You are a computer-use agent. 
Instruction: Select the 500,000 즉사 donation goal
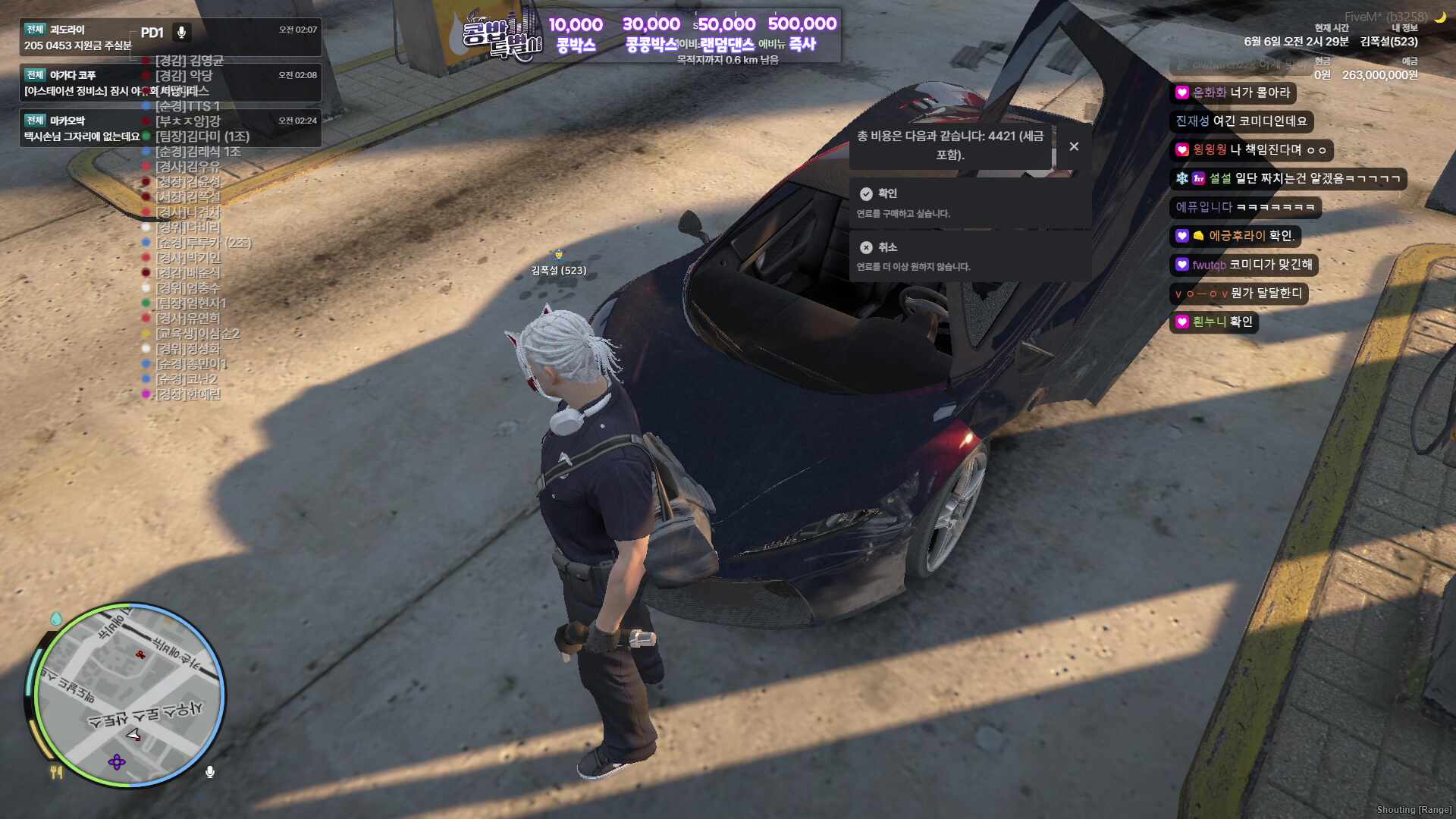(802, 34)
